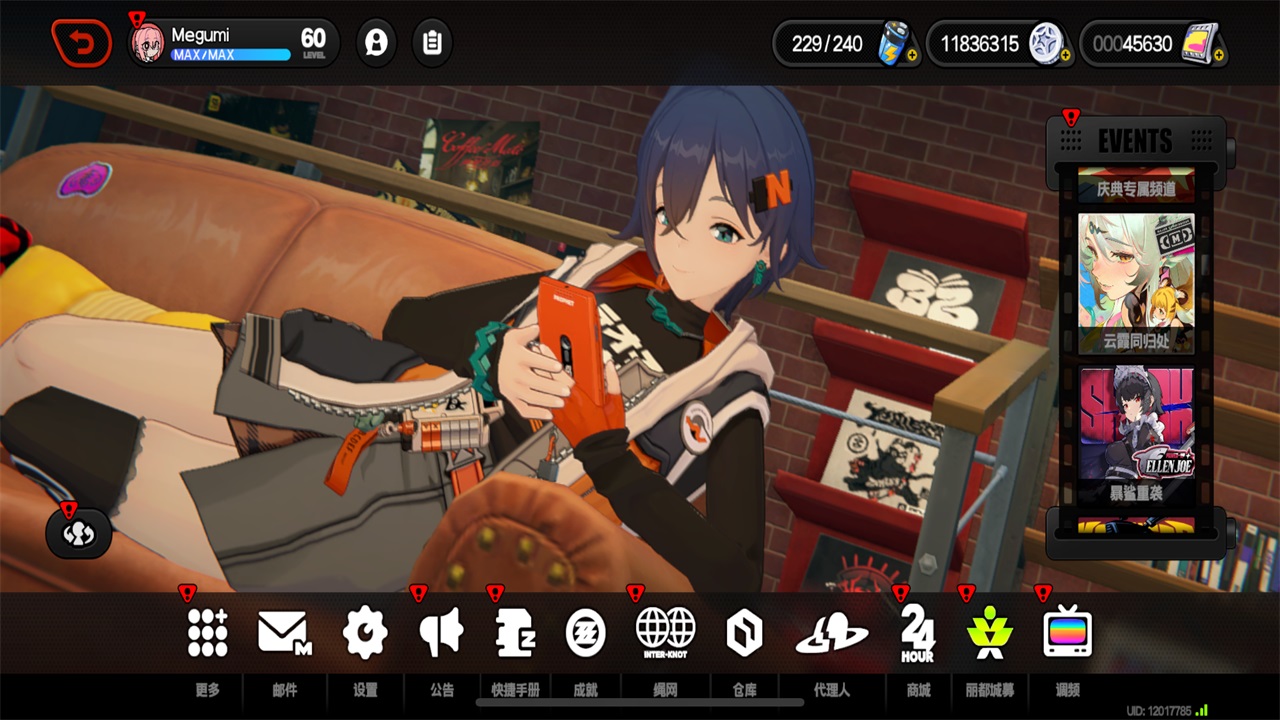Open the 云霄同归处 event banner
Viewport: 1280px width, 720px height.
click(x=1135, y=280)
